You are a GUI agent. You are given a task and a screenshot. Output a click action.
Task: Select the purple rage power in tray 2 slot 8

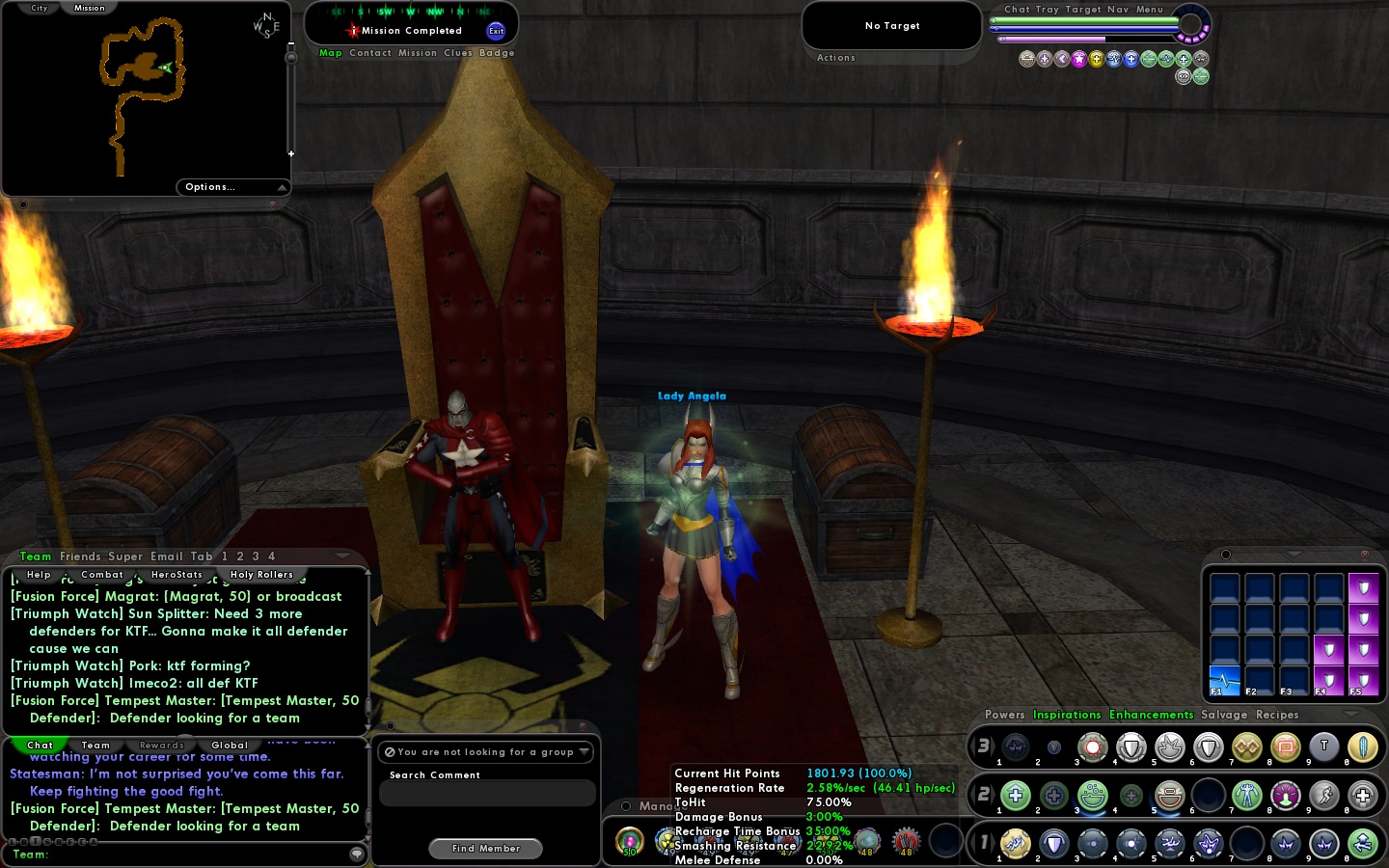click(1286, 796)
